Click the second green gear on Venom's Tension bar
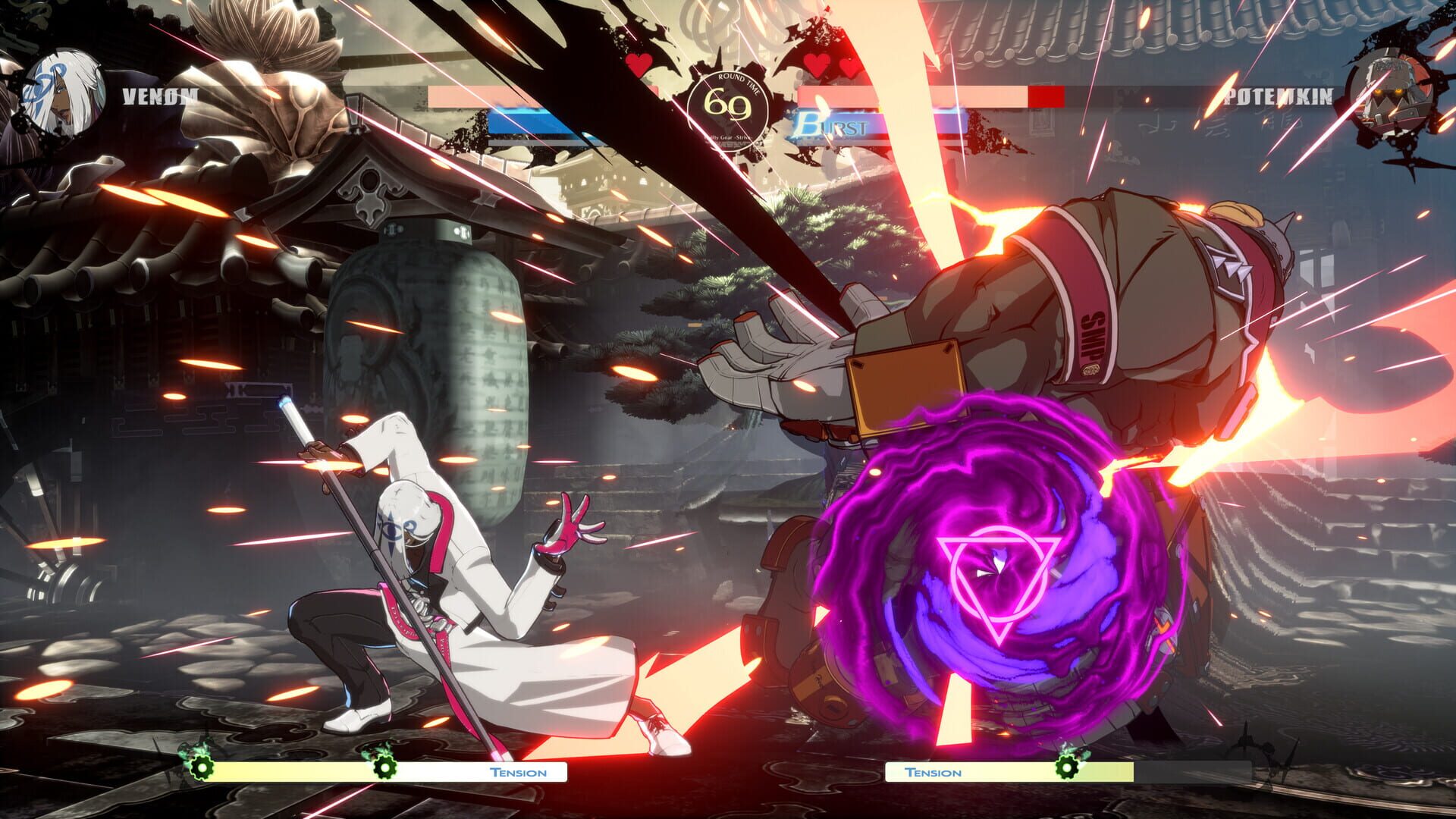1456x819 pixels. (387, 769)
